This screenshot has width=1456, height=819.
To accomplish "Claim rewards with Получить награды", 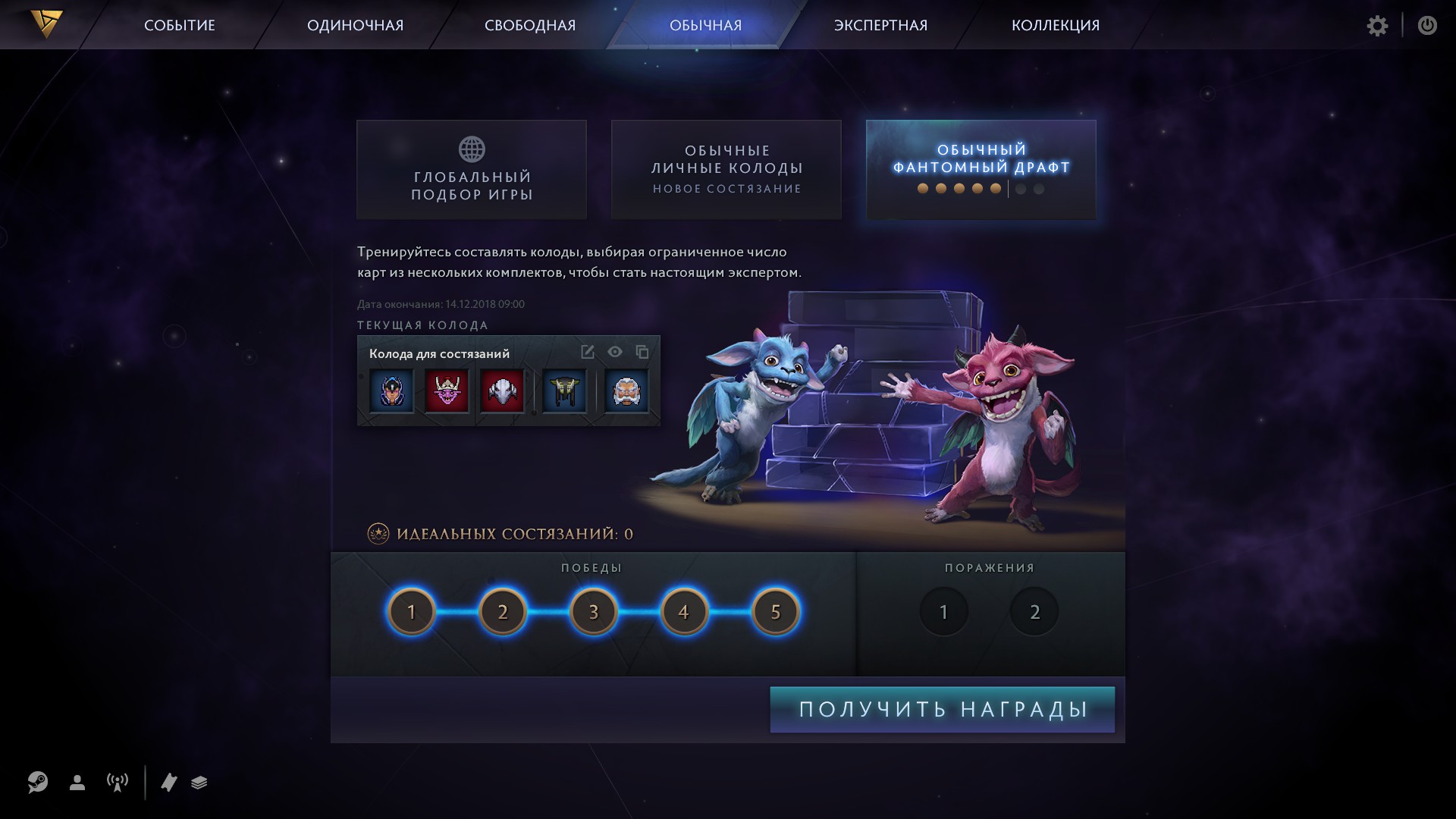I will (943, 710).
